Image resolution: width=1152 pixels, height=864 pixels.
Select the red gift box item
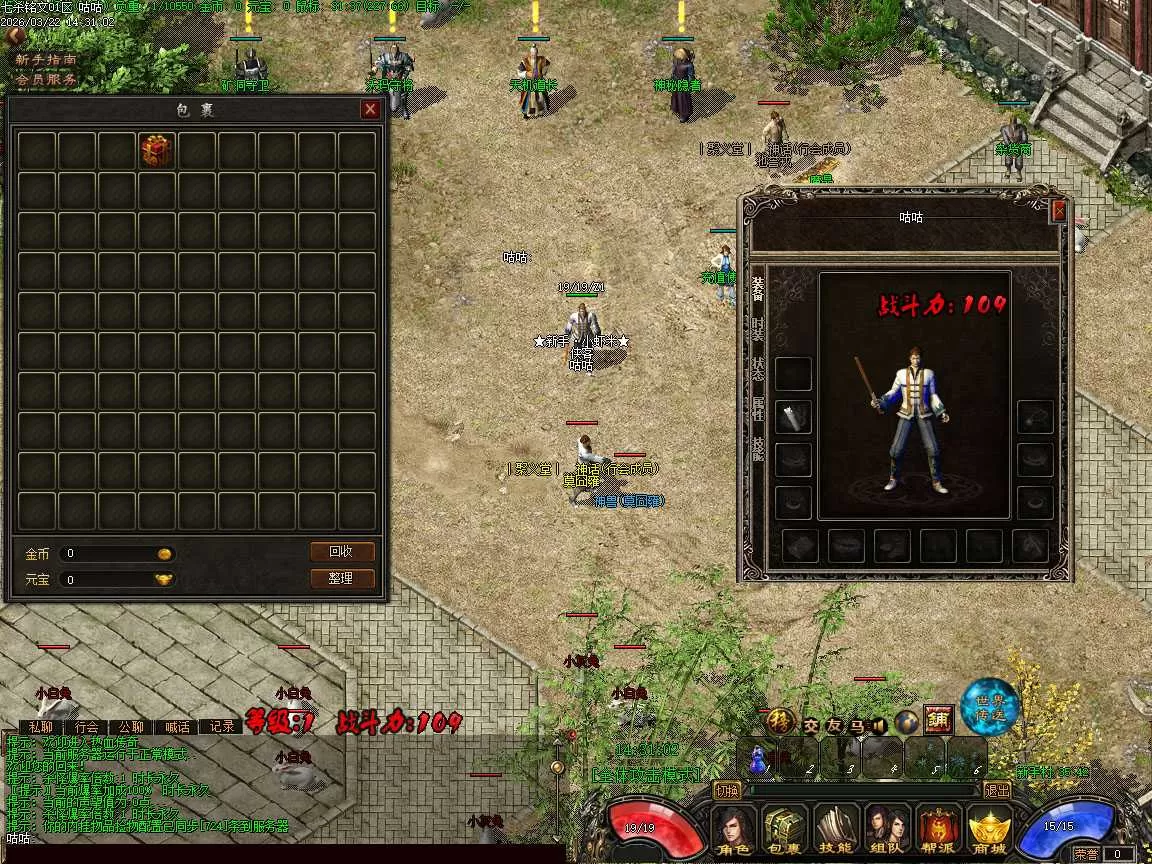click(156, 150)
